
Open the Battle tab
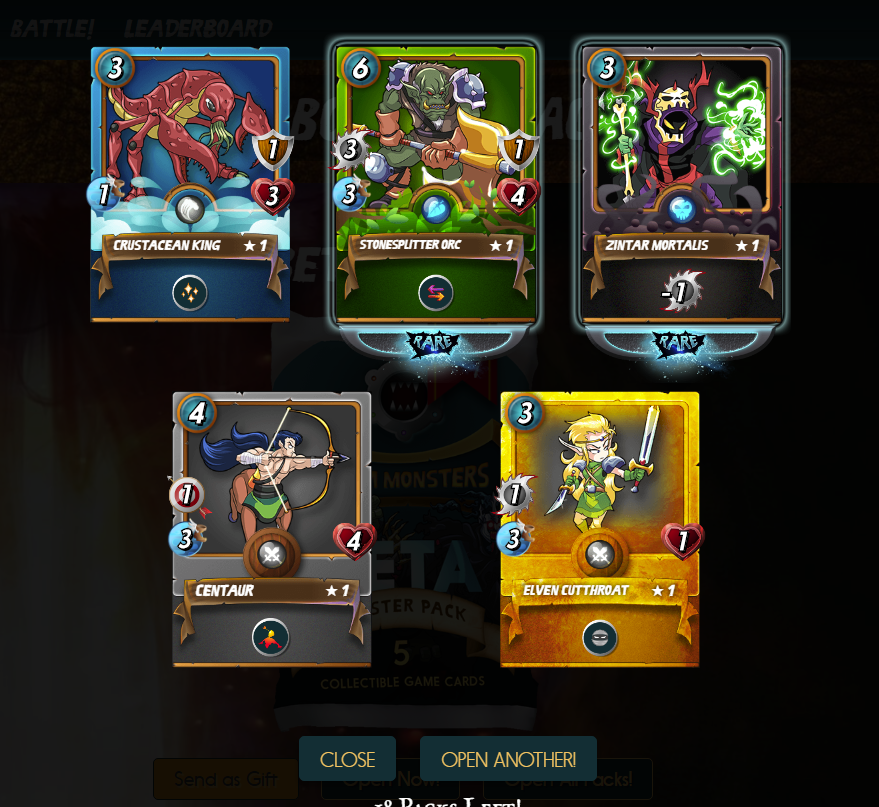coord(52,28)
